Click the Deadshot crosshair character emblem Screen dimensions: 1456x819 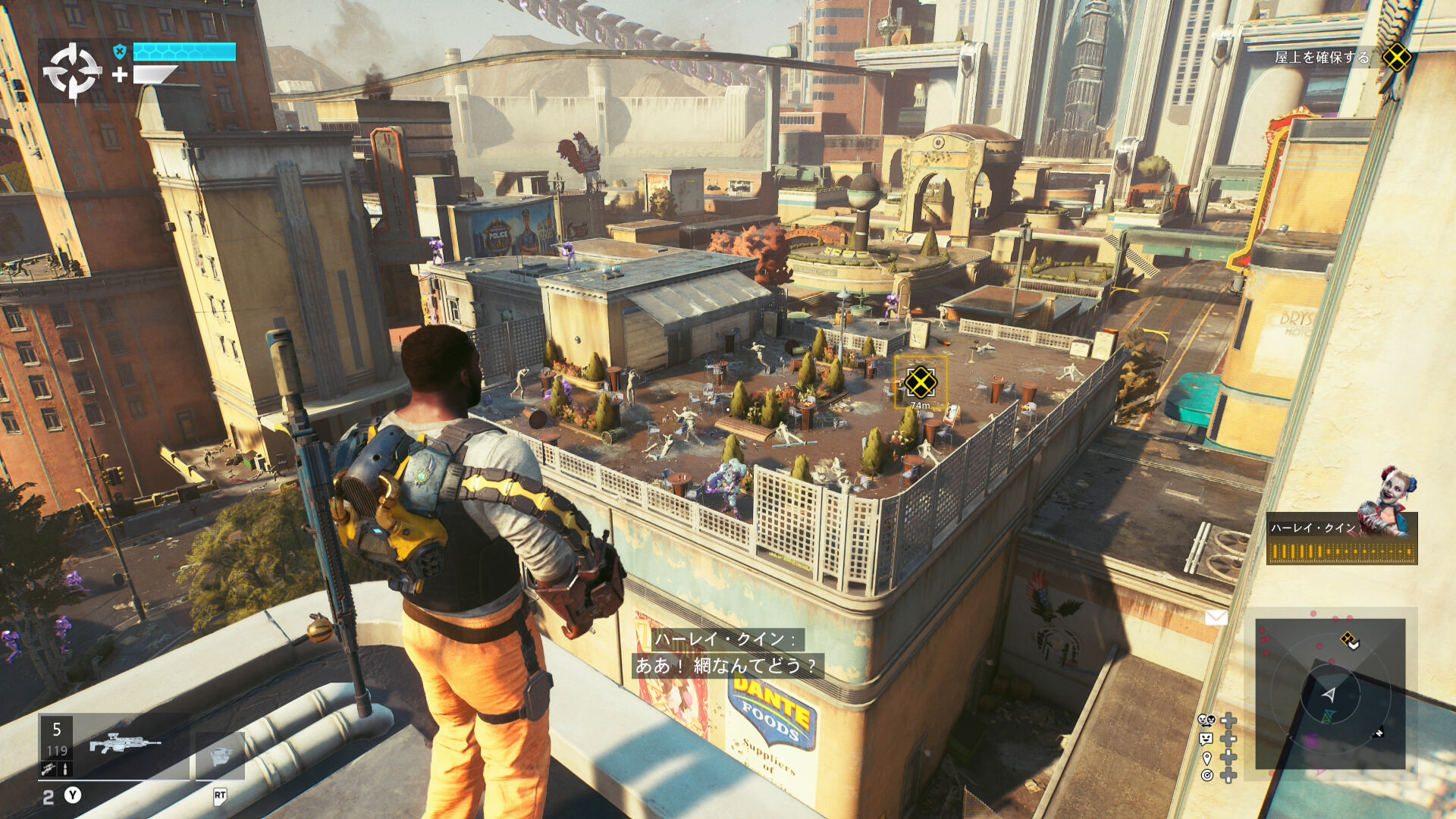pos(72,71)
